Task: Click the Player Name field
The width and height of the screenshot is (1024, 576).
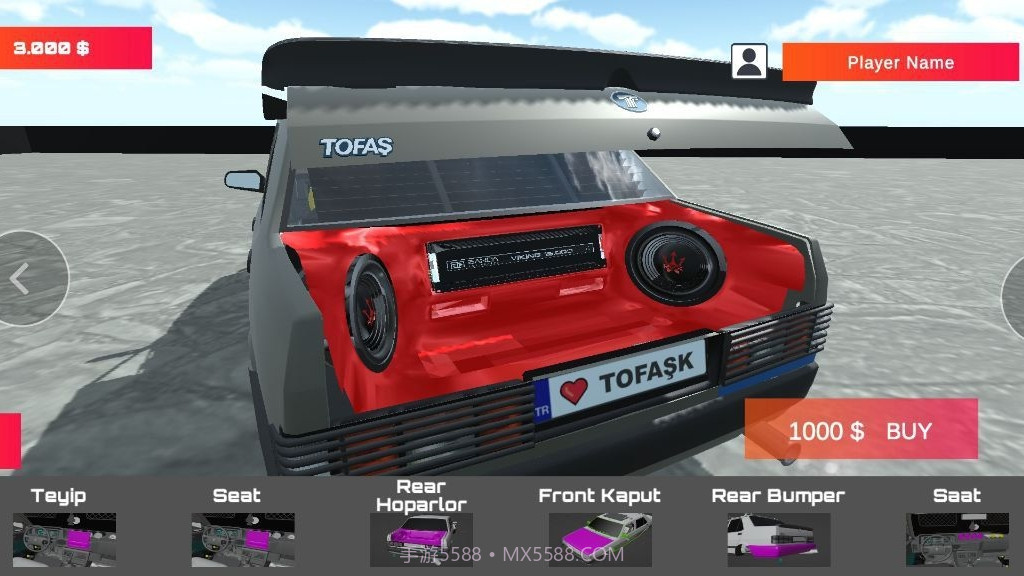Action: pyautogui.click(x=900, y=62)
